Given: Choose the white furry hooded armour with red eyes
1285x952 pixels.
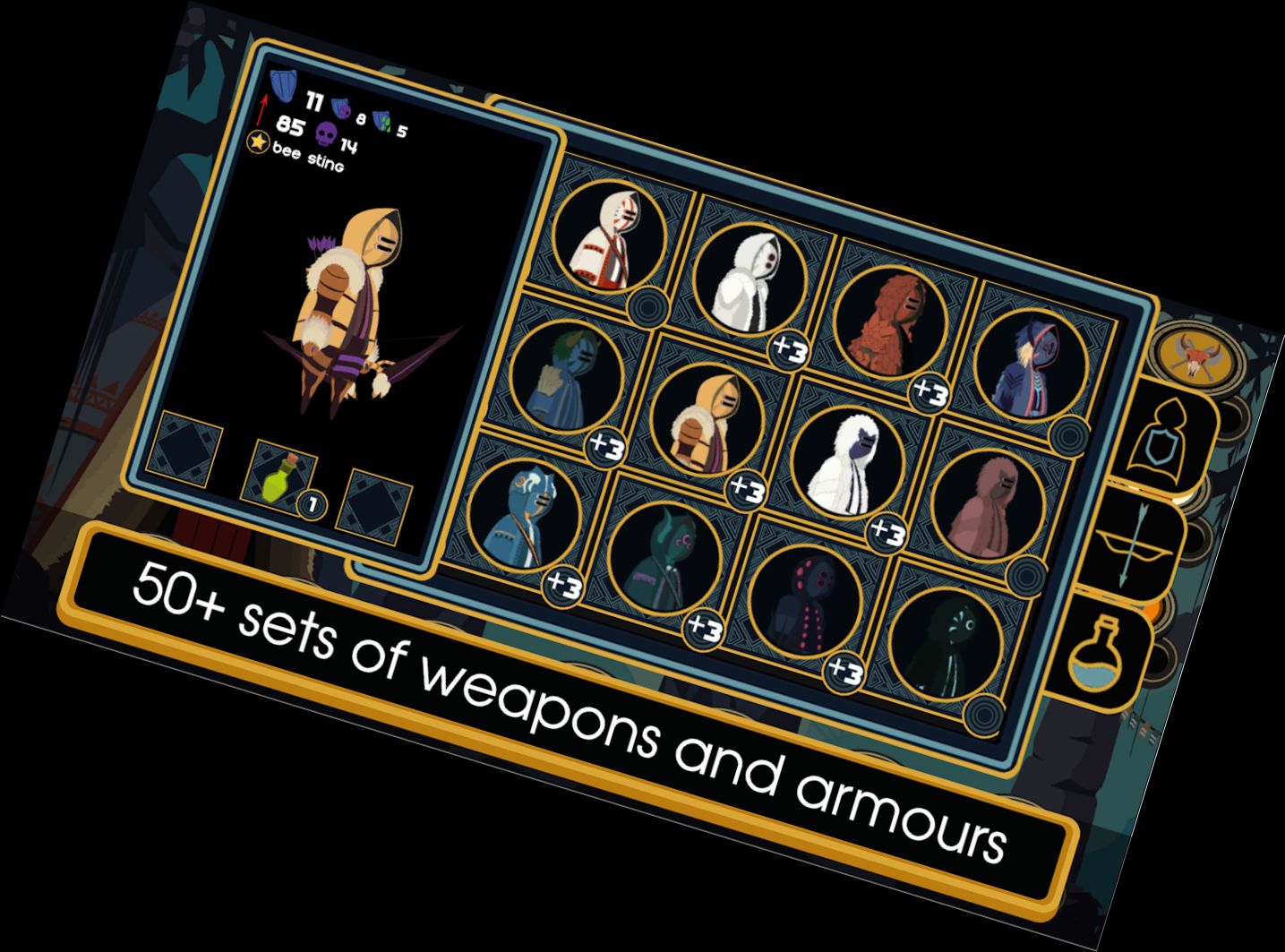Looking at the screenshot, I should [x=750, y=278].
